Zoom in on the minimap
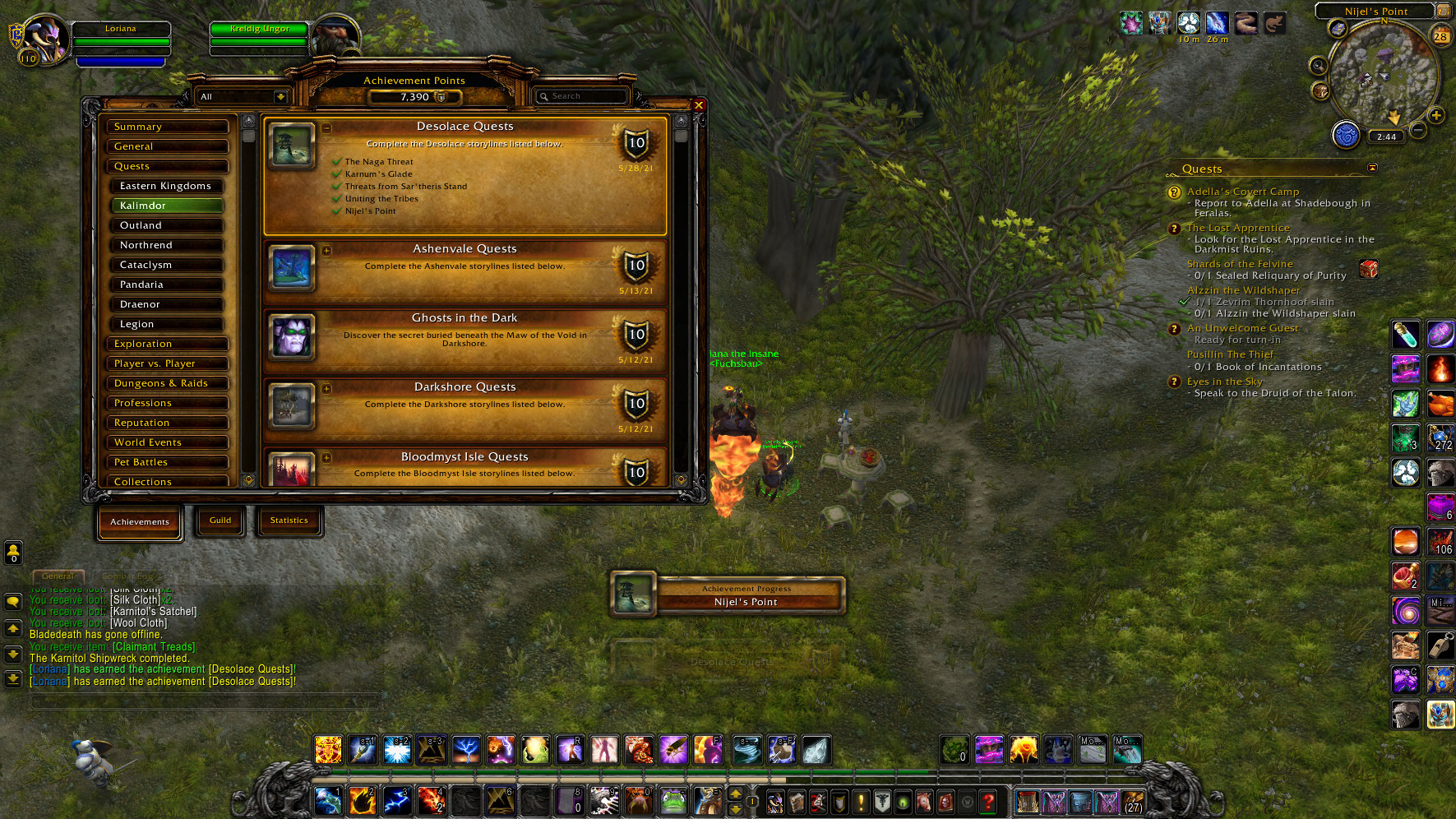This screenshot has width=1456, height=819. [1436, 115]
